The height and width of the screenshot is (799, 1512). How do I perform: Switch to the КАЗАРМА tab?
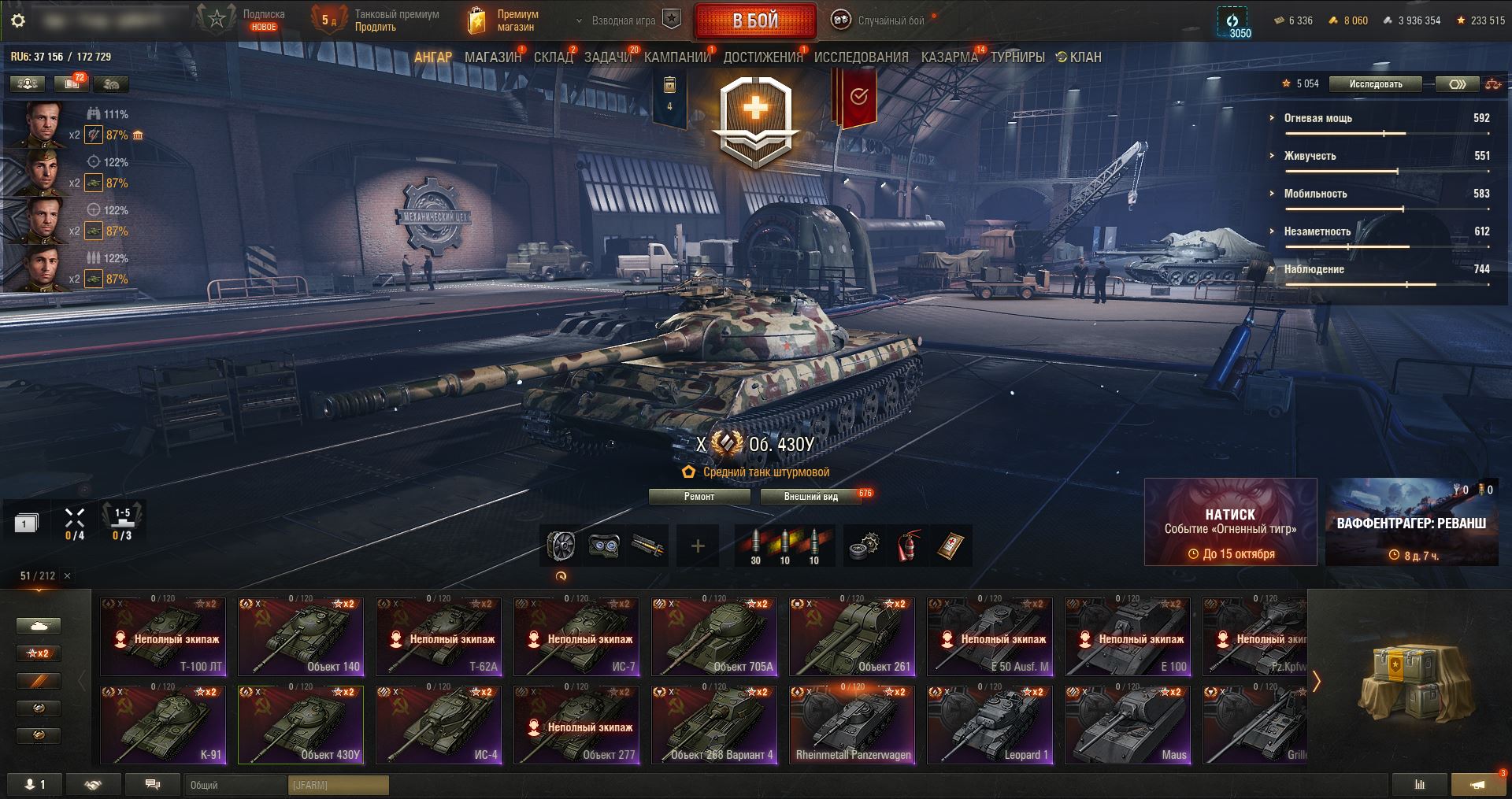click(x=949, y=57)
